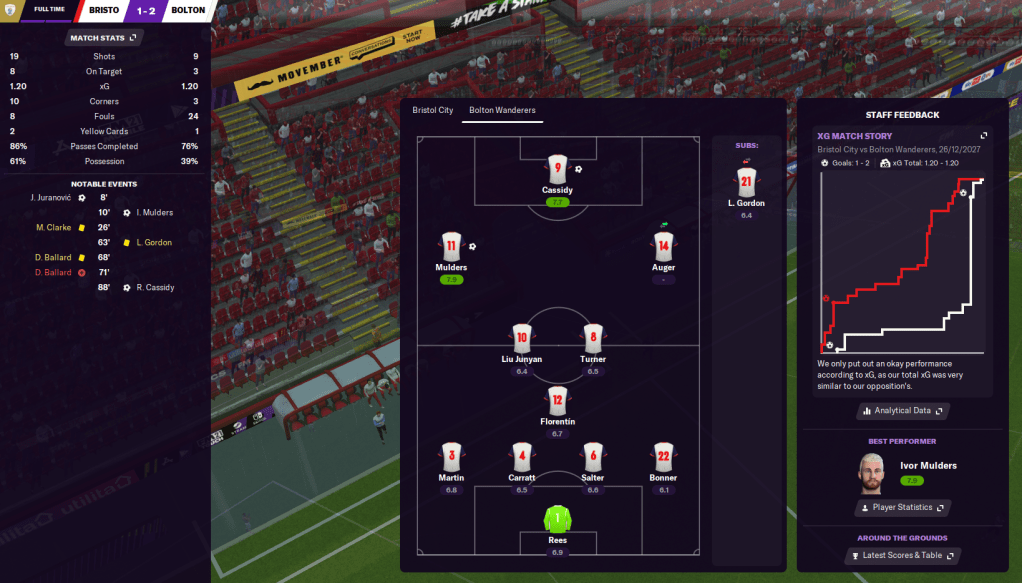Open Analytical Data
Viewport: 1022px width, 583px height.
click(902, 411)
